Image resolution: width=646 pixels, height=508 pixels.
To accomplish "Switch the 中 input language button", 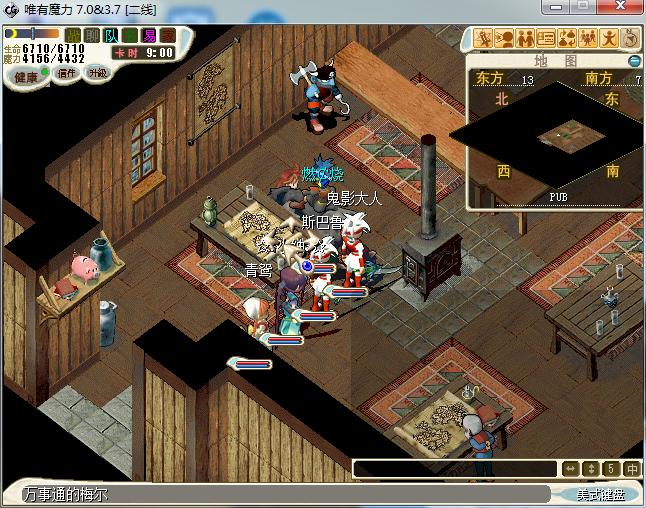I will pos(632,468).
